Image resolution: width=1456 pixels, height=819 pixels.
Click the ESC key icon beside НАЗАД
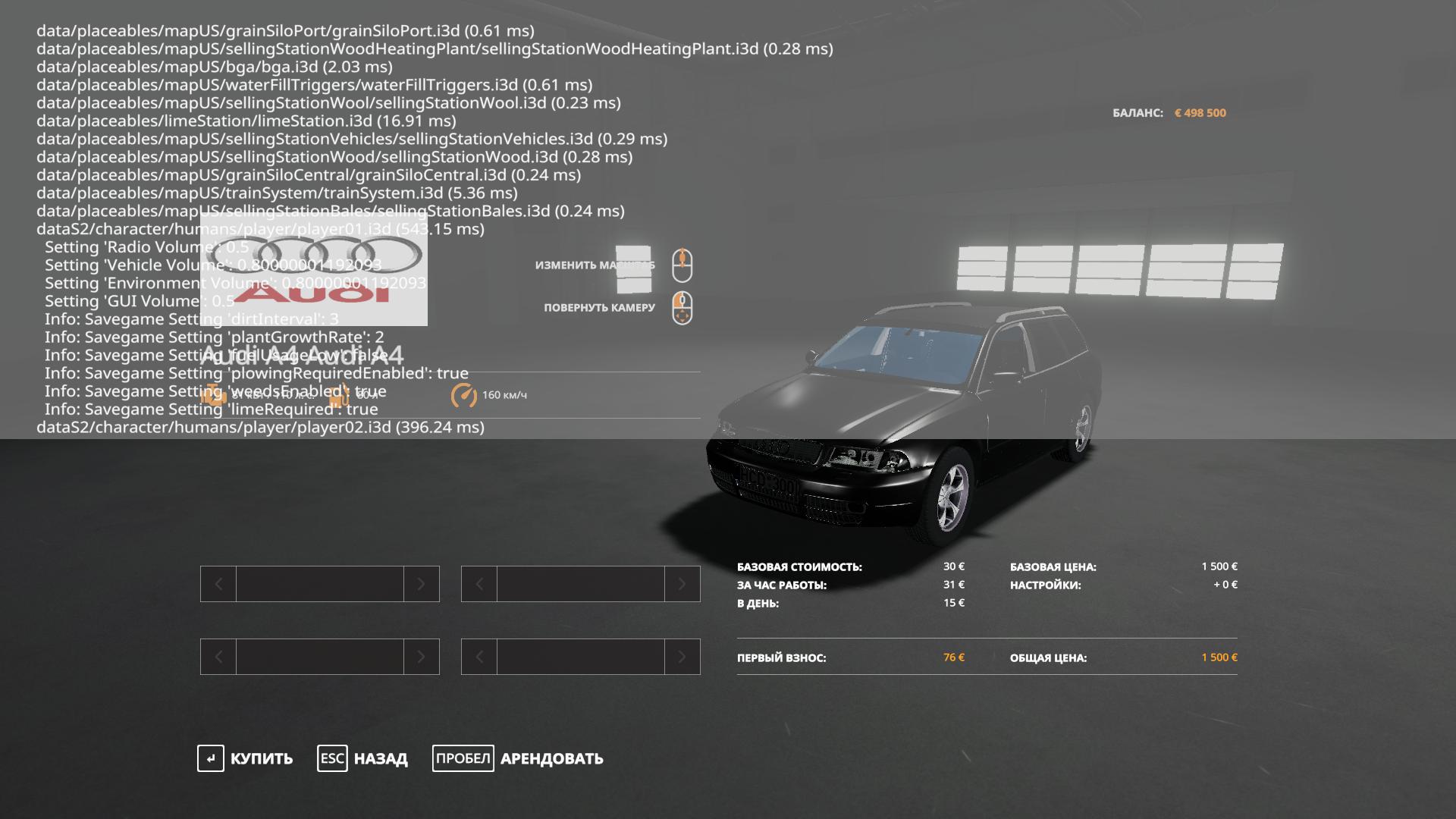pos(331,758)
